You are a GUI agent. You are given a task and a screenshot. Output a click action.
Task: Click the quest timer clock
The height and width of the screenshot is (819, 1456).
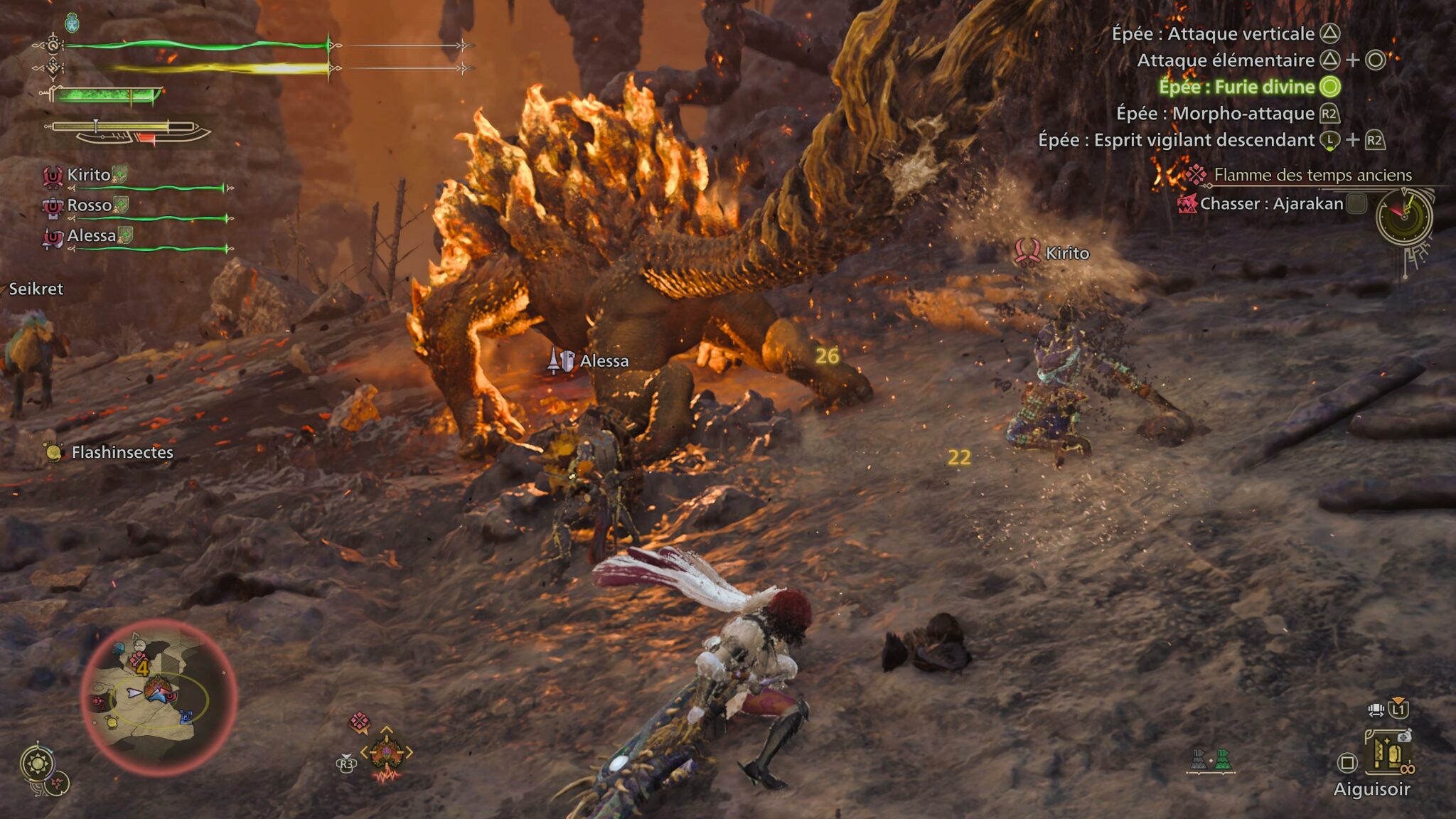[x=1404, y=216]
